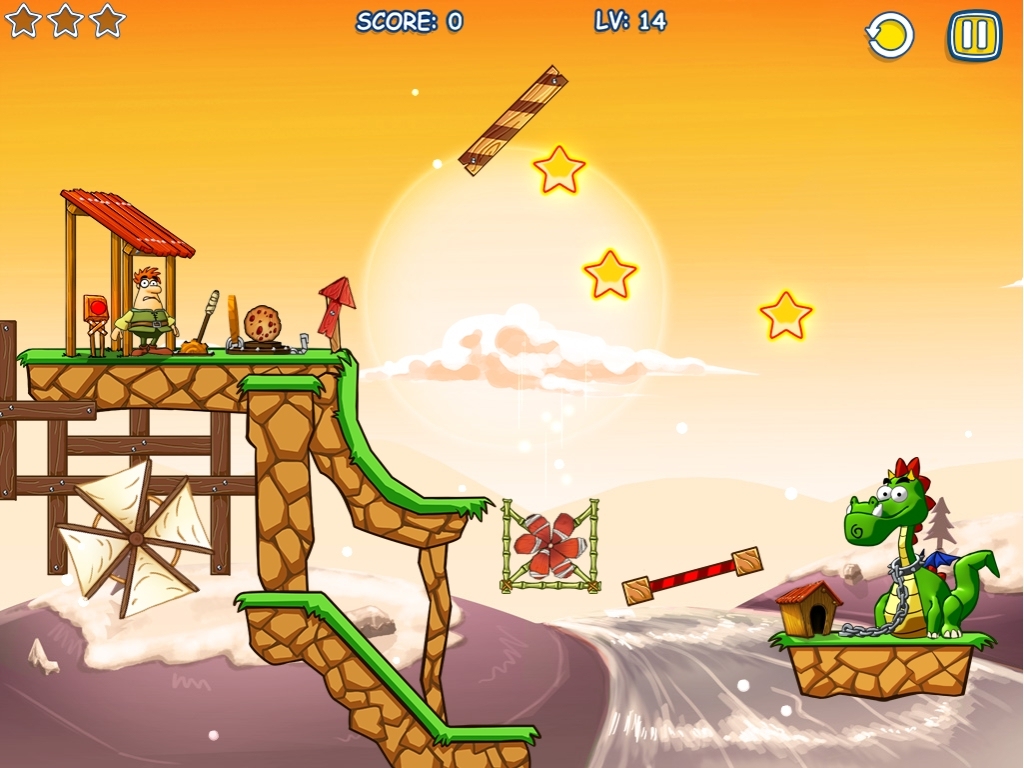Restart the level with the yellow arrow button
1024x768 pixels.
889,36
